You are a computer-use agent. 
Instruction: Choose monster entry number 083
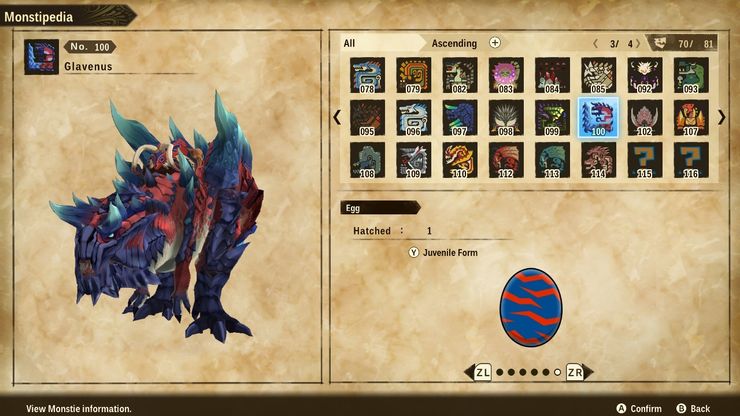click(x=506, y=75)
